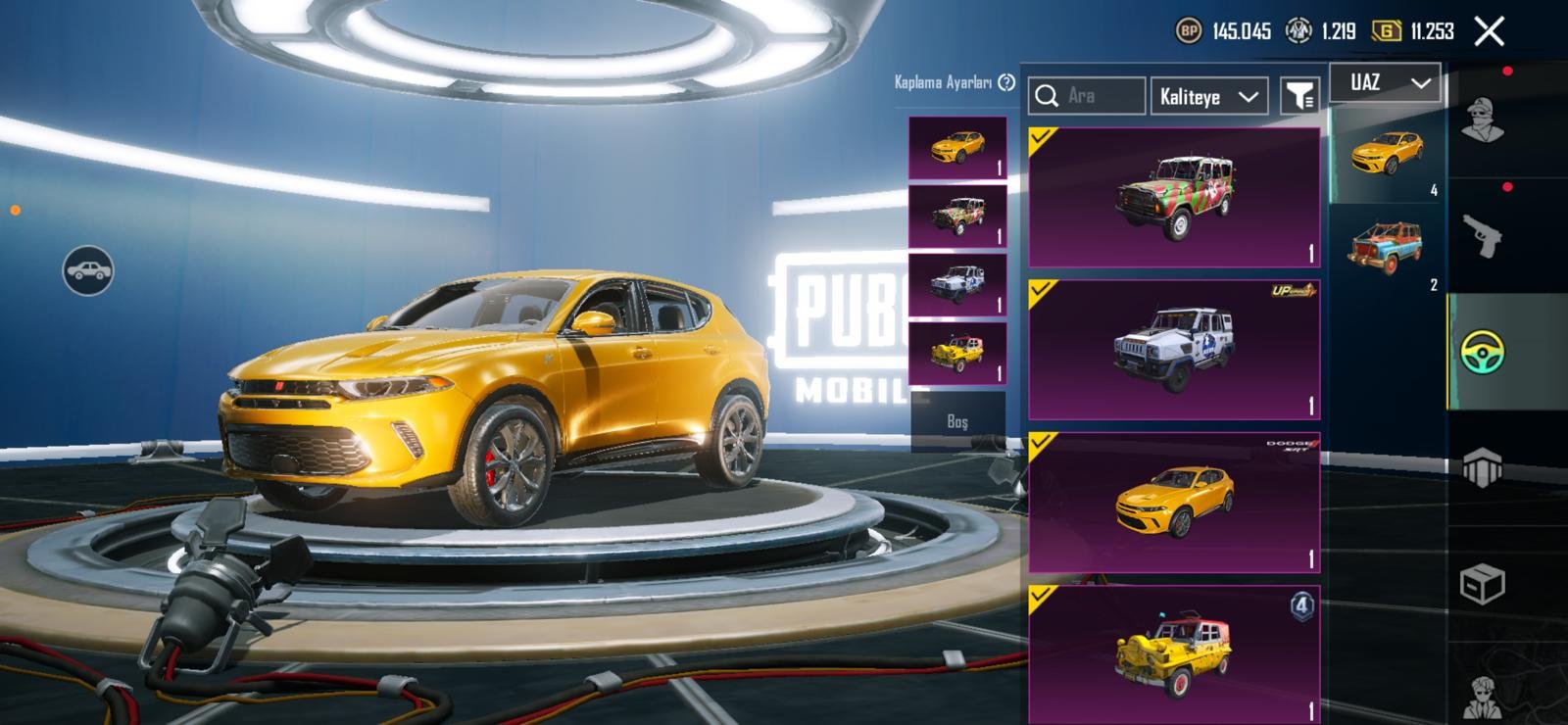
Task: Select the yellow Dodge SRT skin card
Action: pyautogui.click(x=1174, y=503)
